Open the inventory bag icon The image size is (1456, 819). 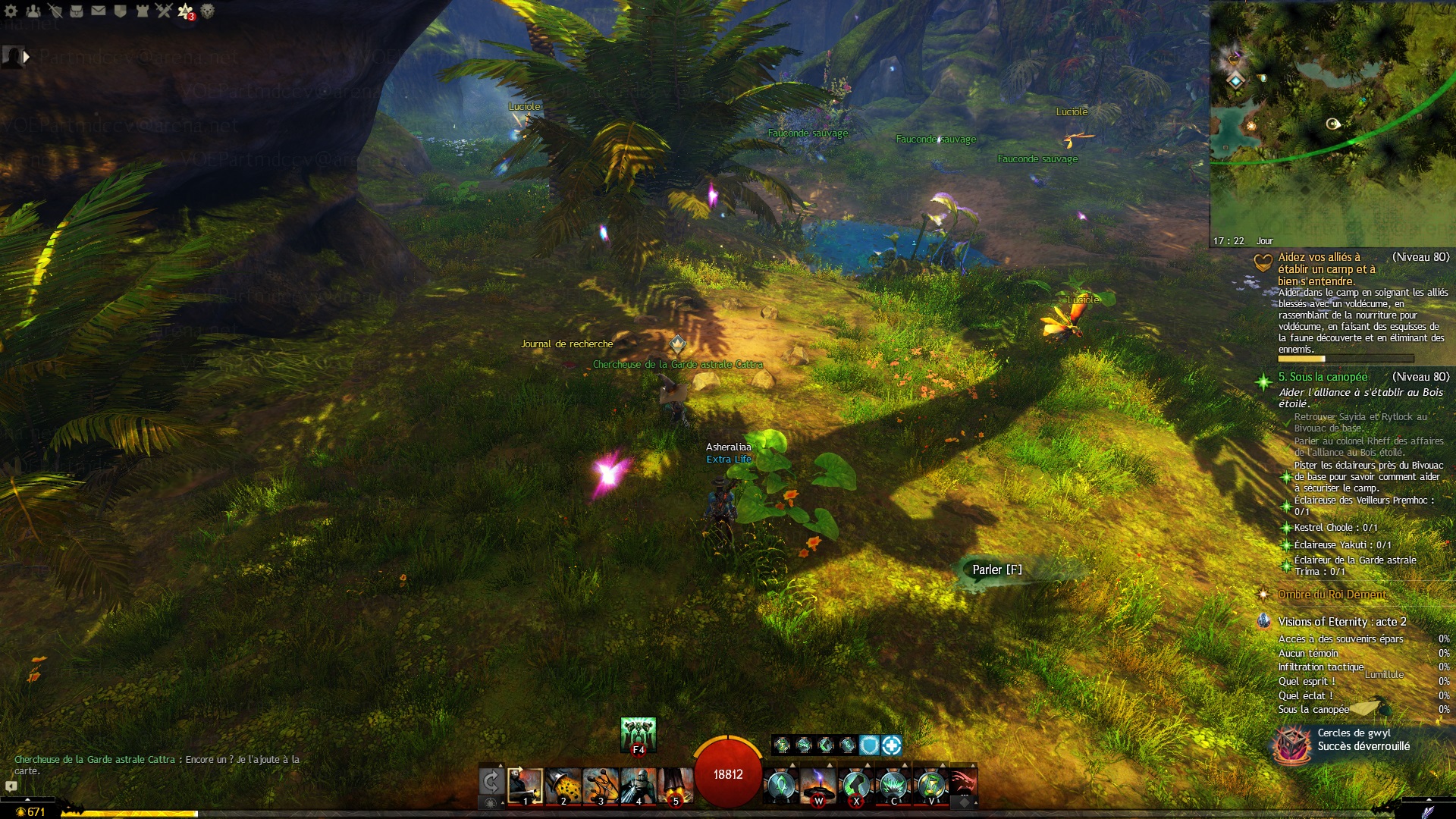tap(77, 11)
